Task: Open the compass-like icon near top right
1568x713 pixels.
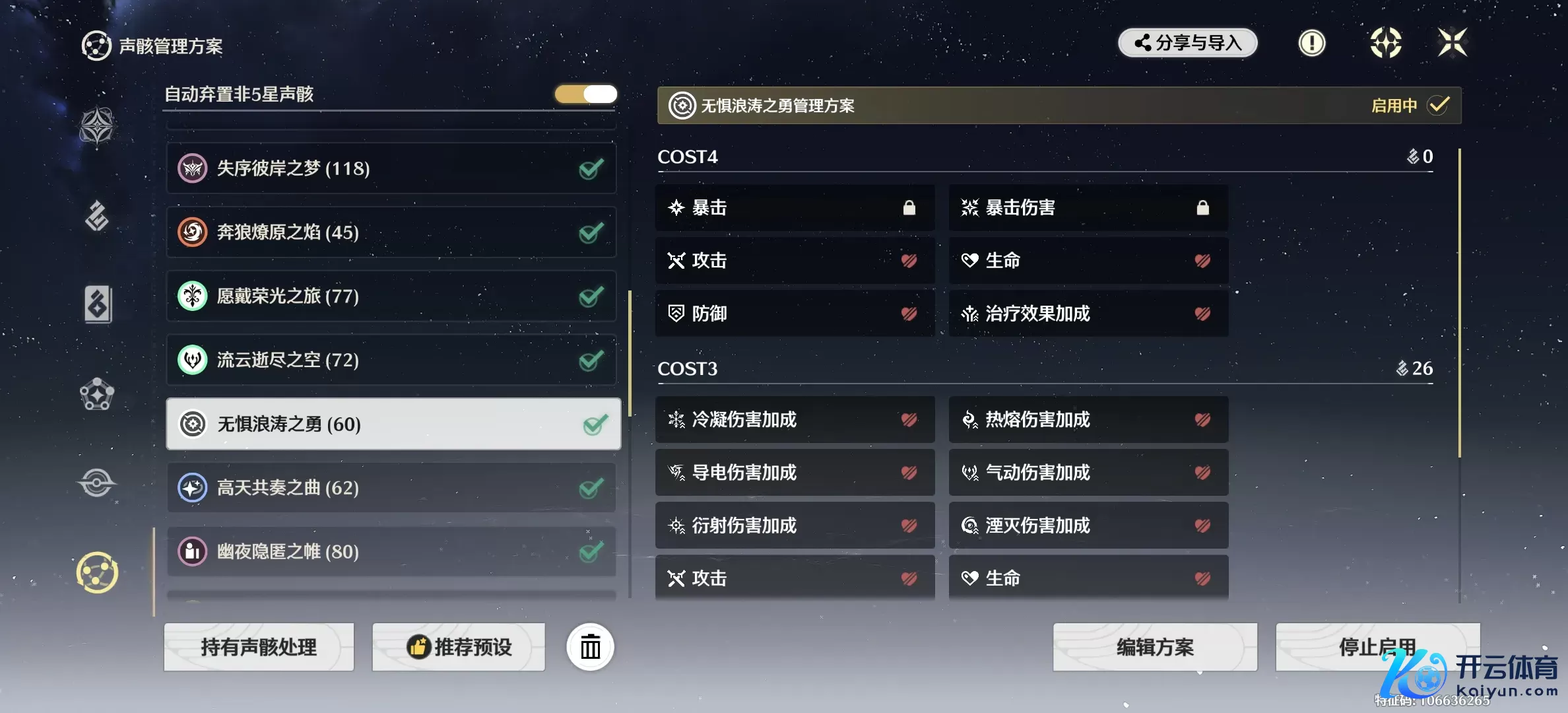Action: [1386, 43]
